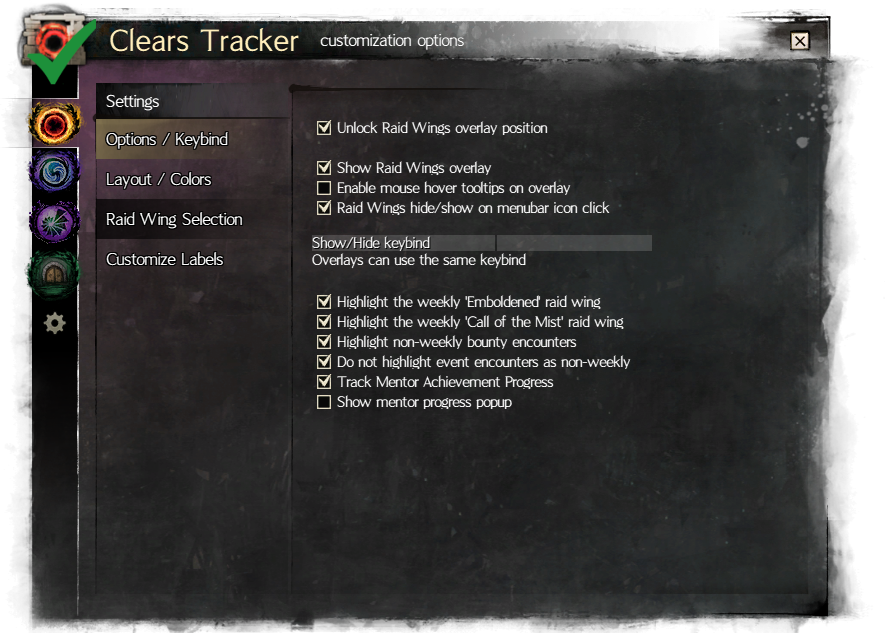The image size is (885, 633).
Task: Toggle the weekly 'Emboldened' raid wing highlight
Action: click(324, 302)
